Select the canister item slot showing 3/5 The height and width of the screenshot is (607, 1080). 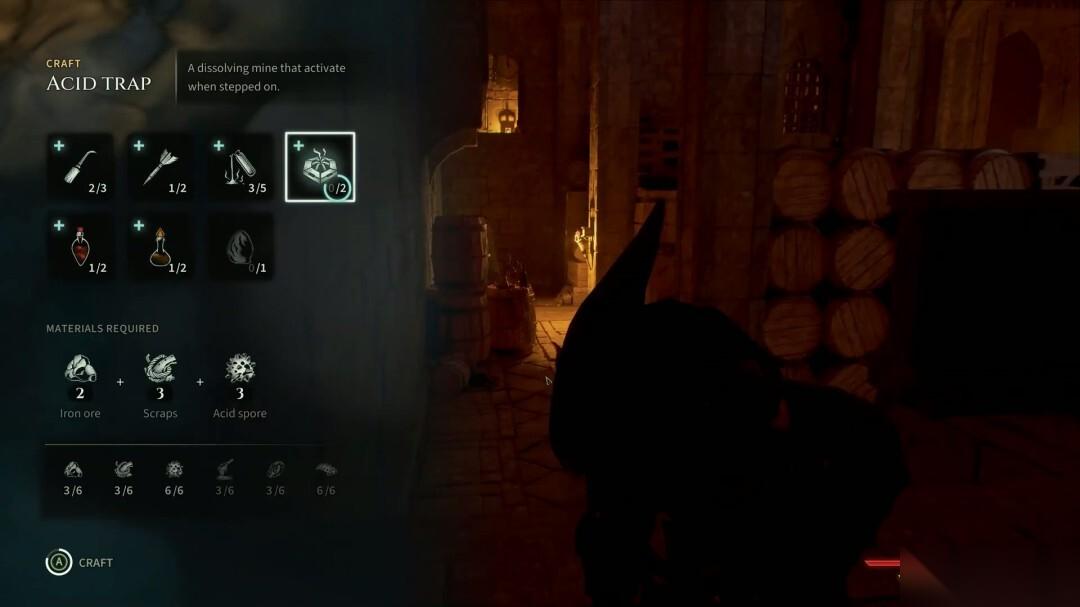point(240,167)
